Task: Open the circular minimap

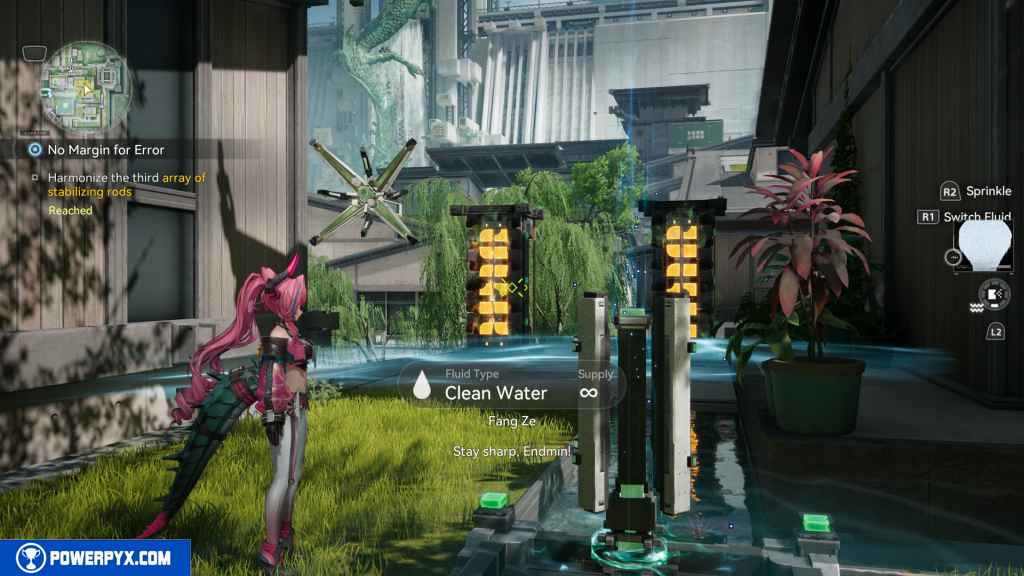Action: [85, 86]
